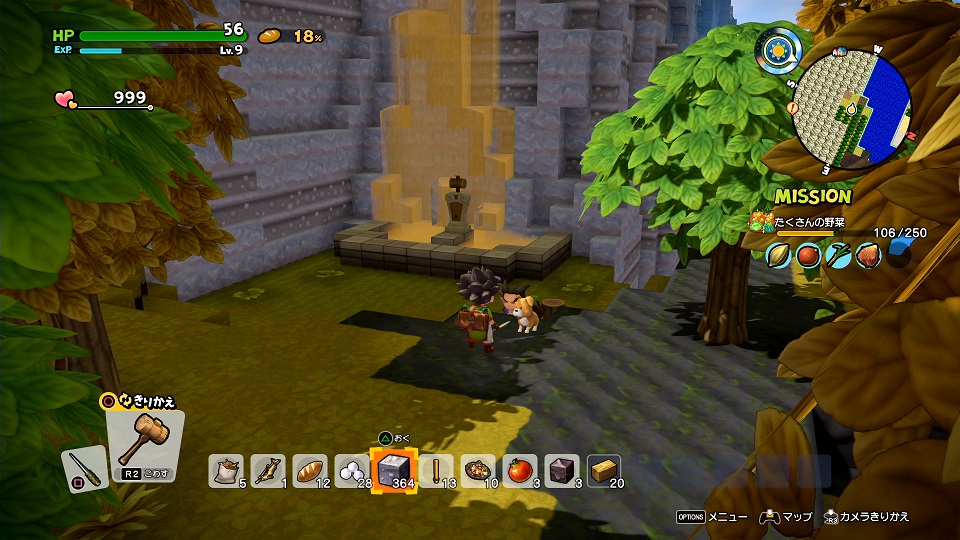This screenshot has width=960, height=540.
Task: Select the cooked dish bowl slot
Action: (479, 470)
